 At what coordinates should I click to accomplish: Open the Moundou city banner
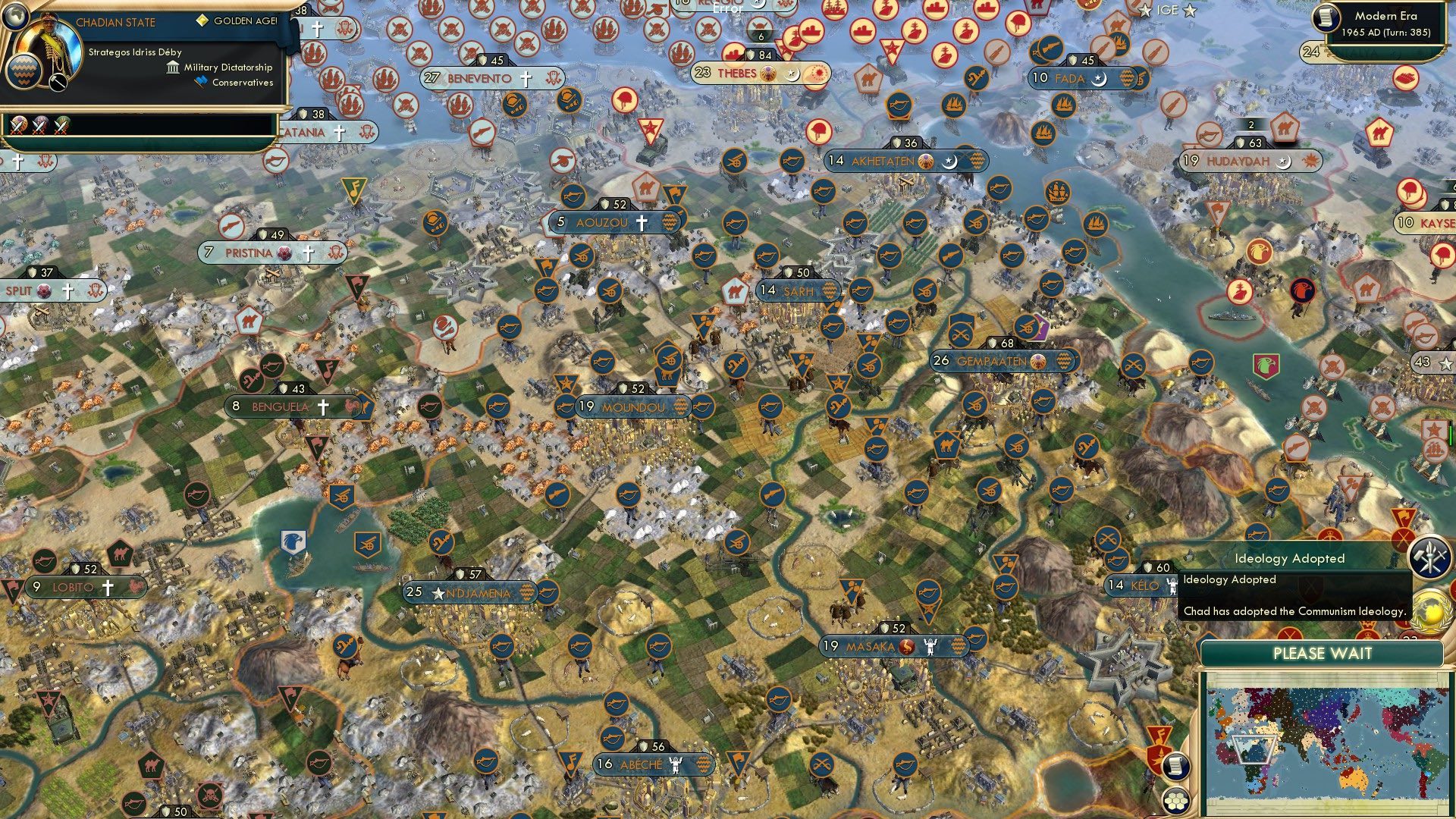pos(632,407)
